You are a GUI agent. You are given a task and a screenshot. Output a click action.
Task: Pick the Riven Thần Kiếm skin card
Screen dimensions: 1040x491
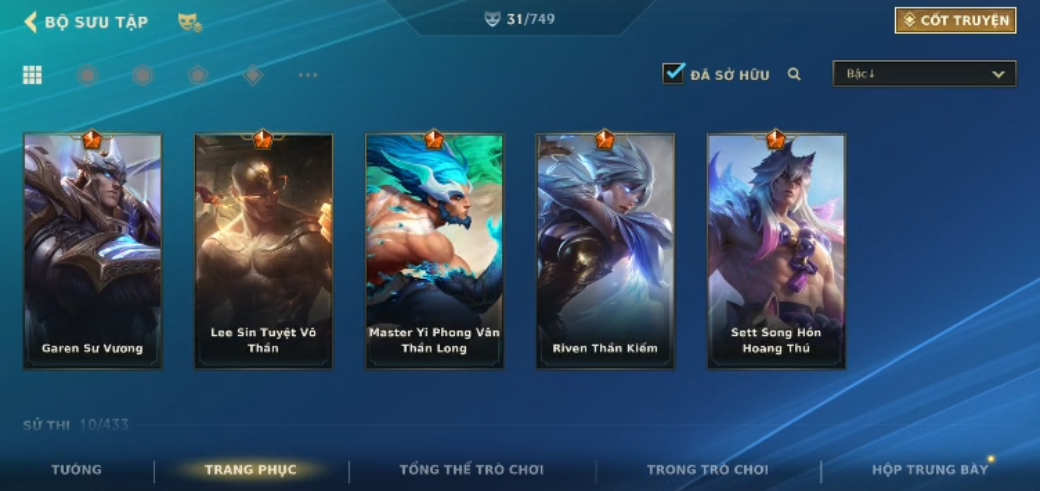coord(605,250)
